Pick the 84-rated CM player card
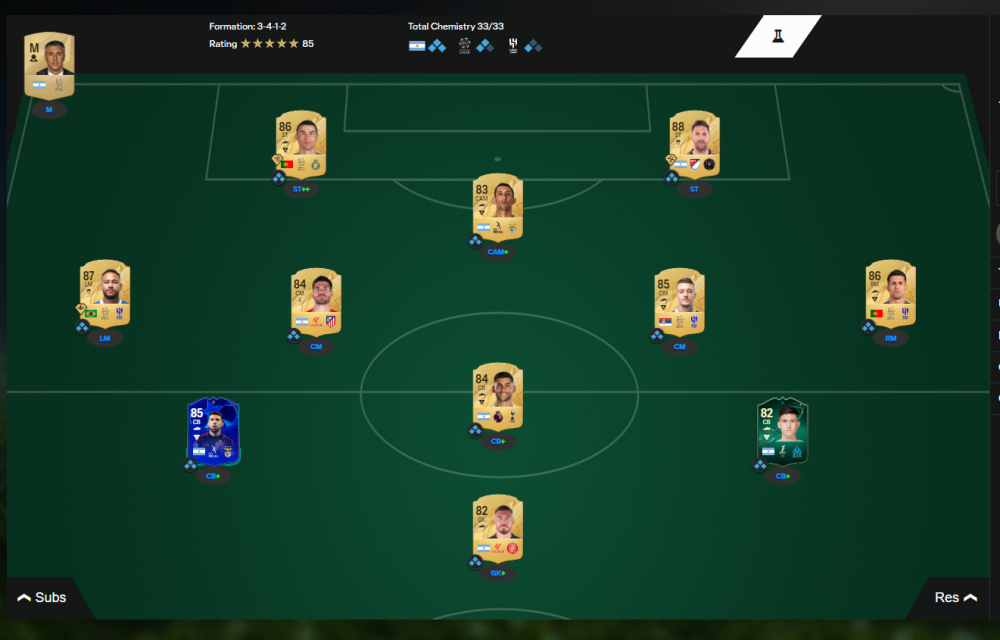This screenshot has width=1000, height=640. [x=316, y=299]
